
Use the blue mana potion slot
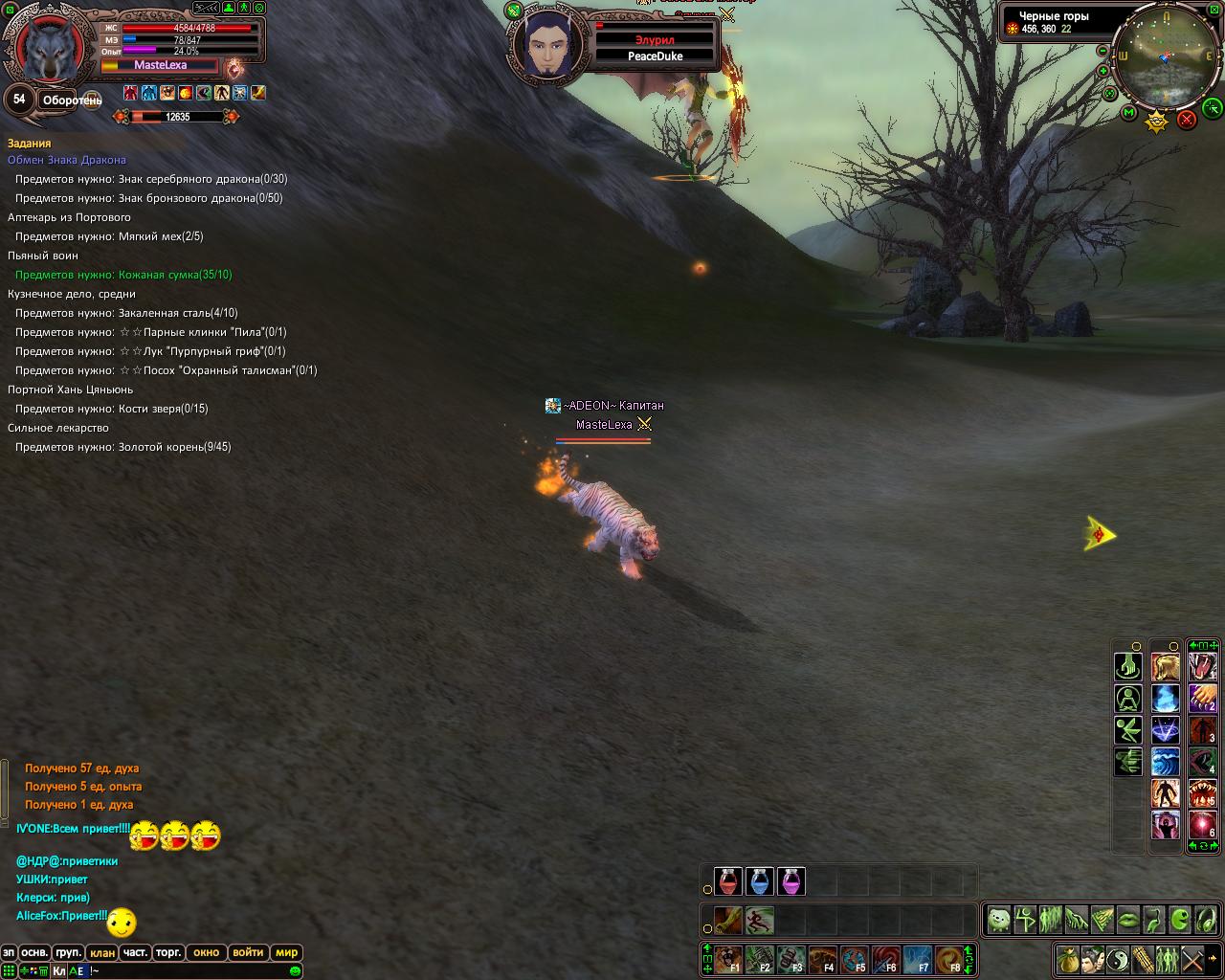click(x=759, y=881)
